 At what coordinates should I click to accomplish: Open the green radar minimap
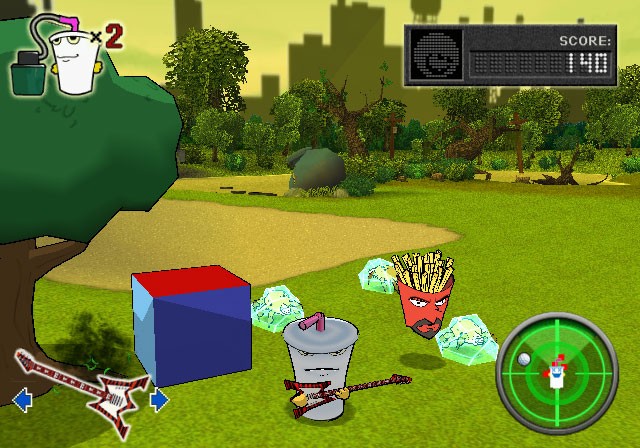[552, 371]
